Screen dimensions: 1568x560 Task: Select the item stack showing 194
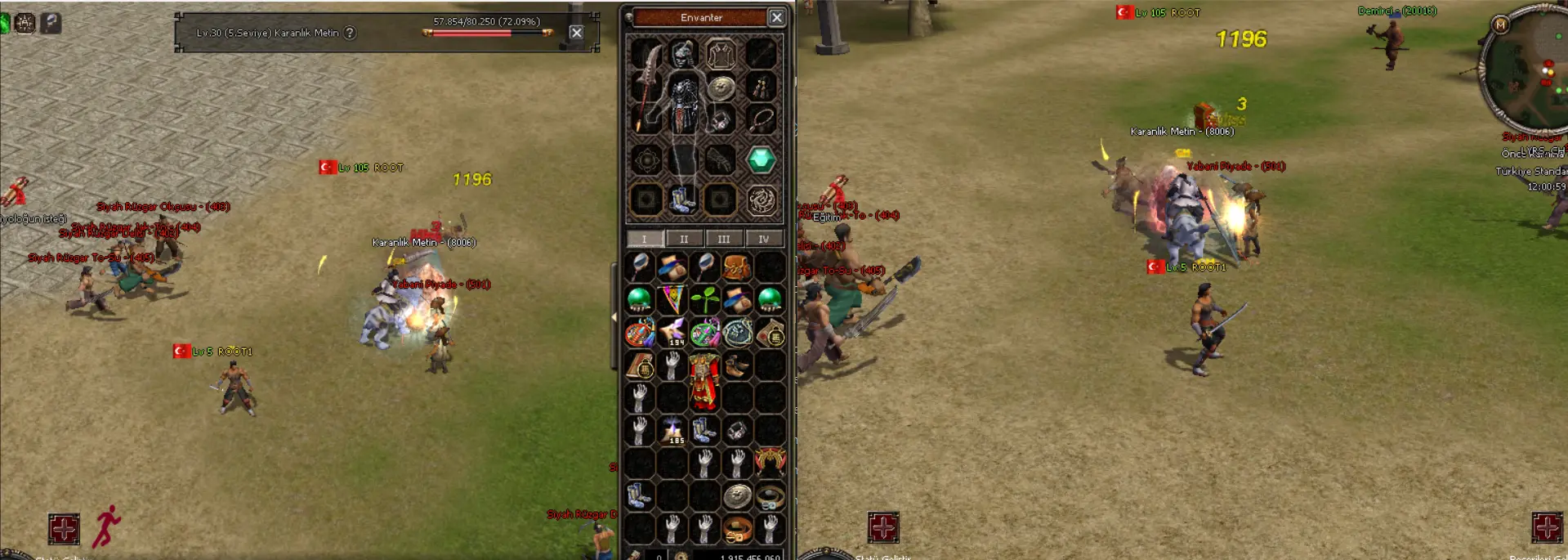(x=672, y=333)
